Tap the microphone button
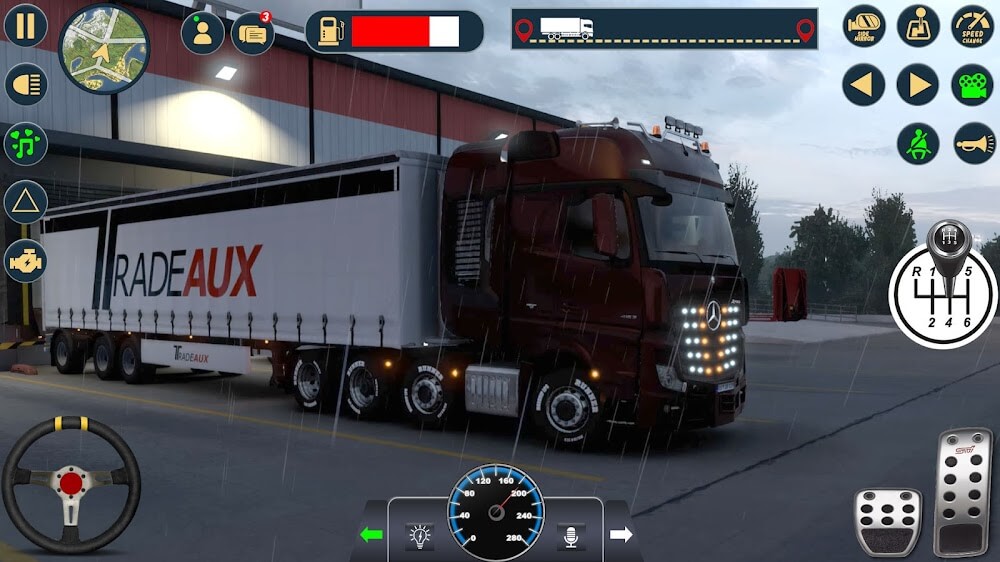The image size is (1000, 562). click(x=571, y=537)
